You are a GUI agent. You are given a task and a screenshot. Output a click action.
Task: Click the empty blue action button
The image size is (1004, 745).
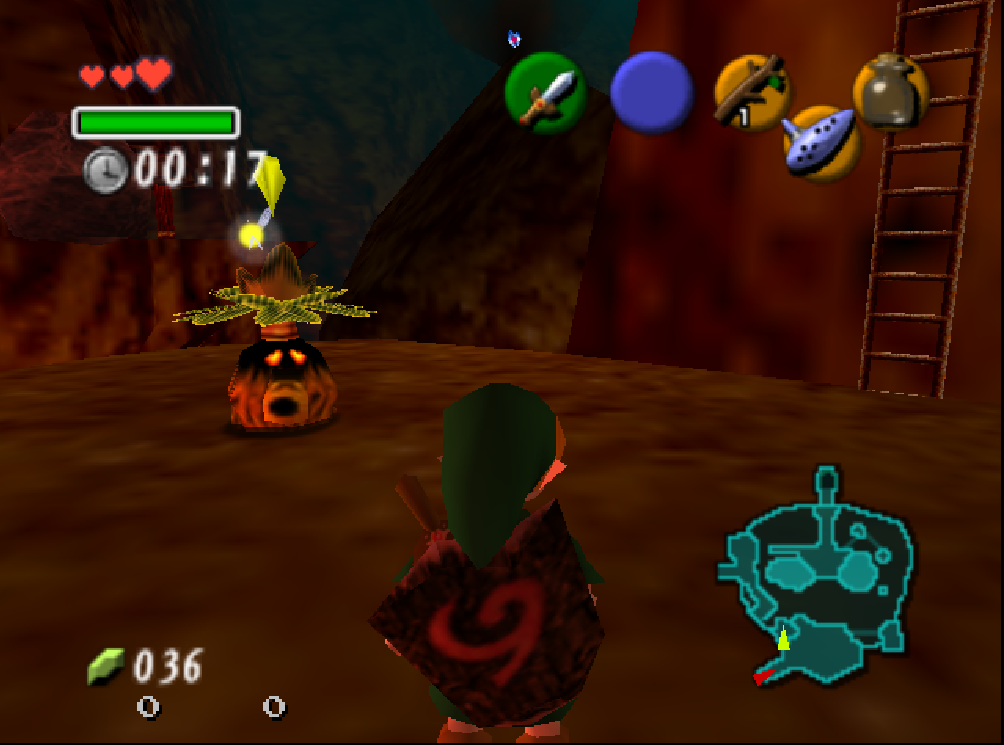point(651,92)
